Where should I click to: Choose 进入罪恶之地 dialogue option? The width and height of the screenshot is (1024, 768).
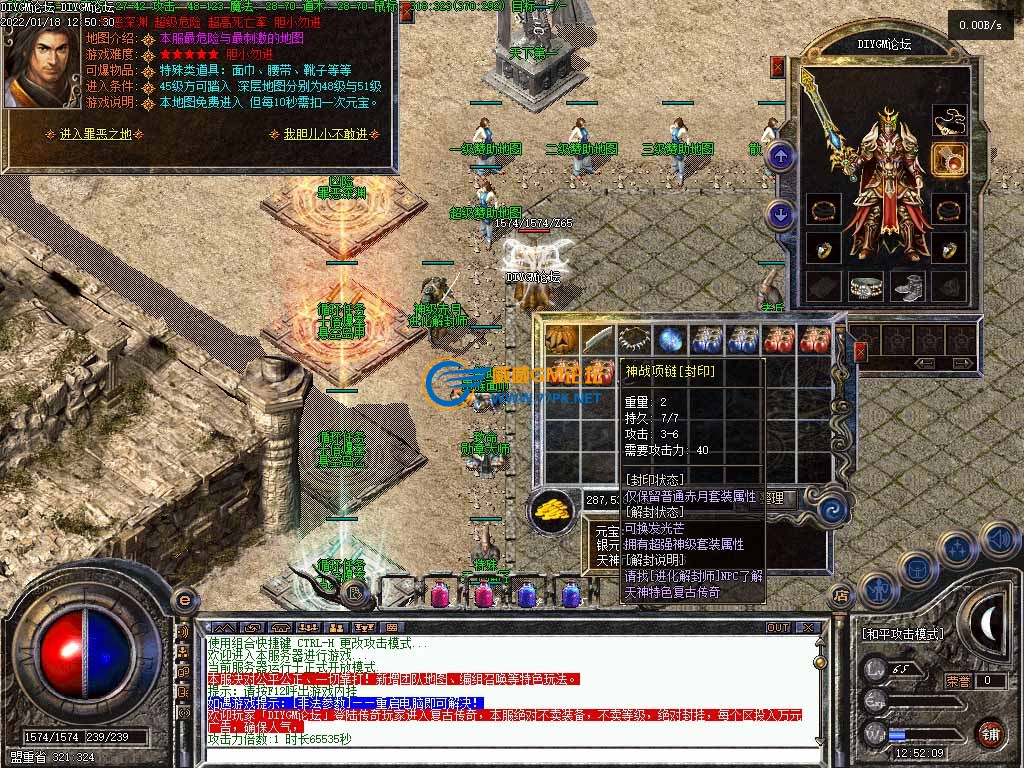tap(95, 134)
